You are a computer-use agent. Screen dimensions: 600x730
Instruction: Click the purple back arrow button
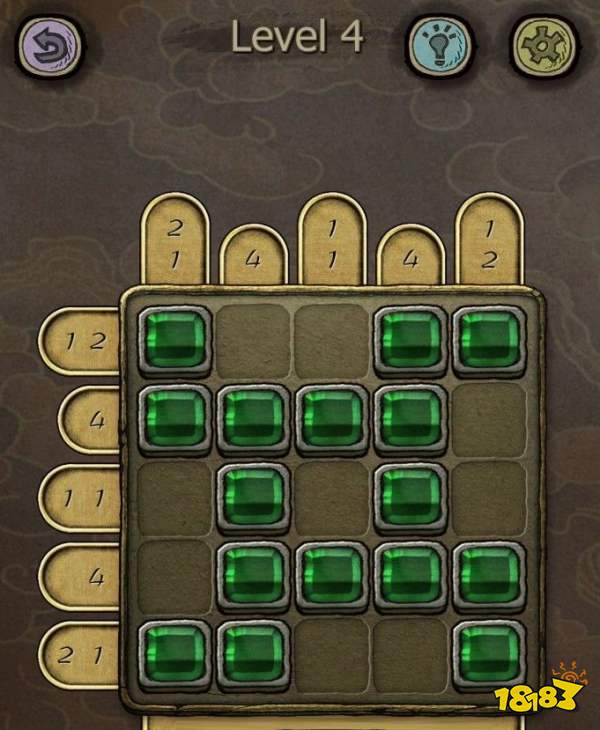click(47, 42)
